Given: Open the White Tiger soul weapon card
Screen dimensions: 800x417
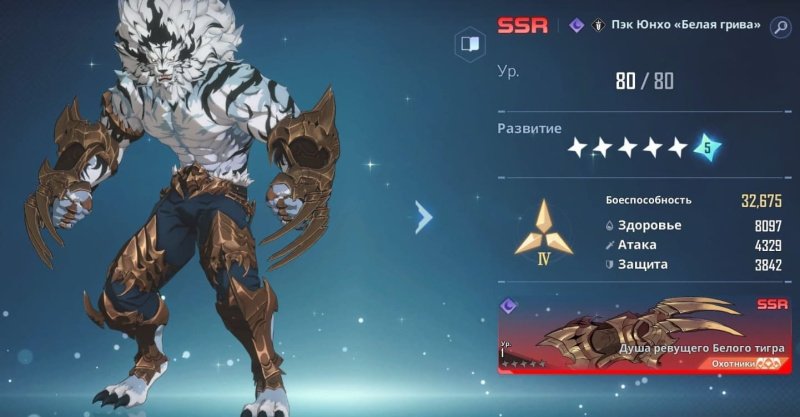Looking at the screenshot, I should 645,334.
